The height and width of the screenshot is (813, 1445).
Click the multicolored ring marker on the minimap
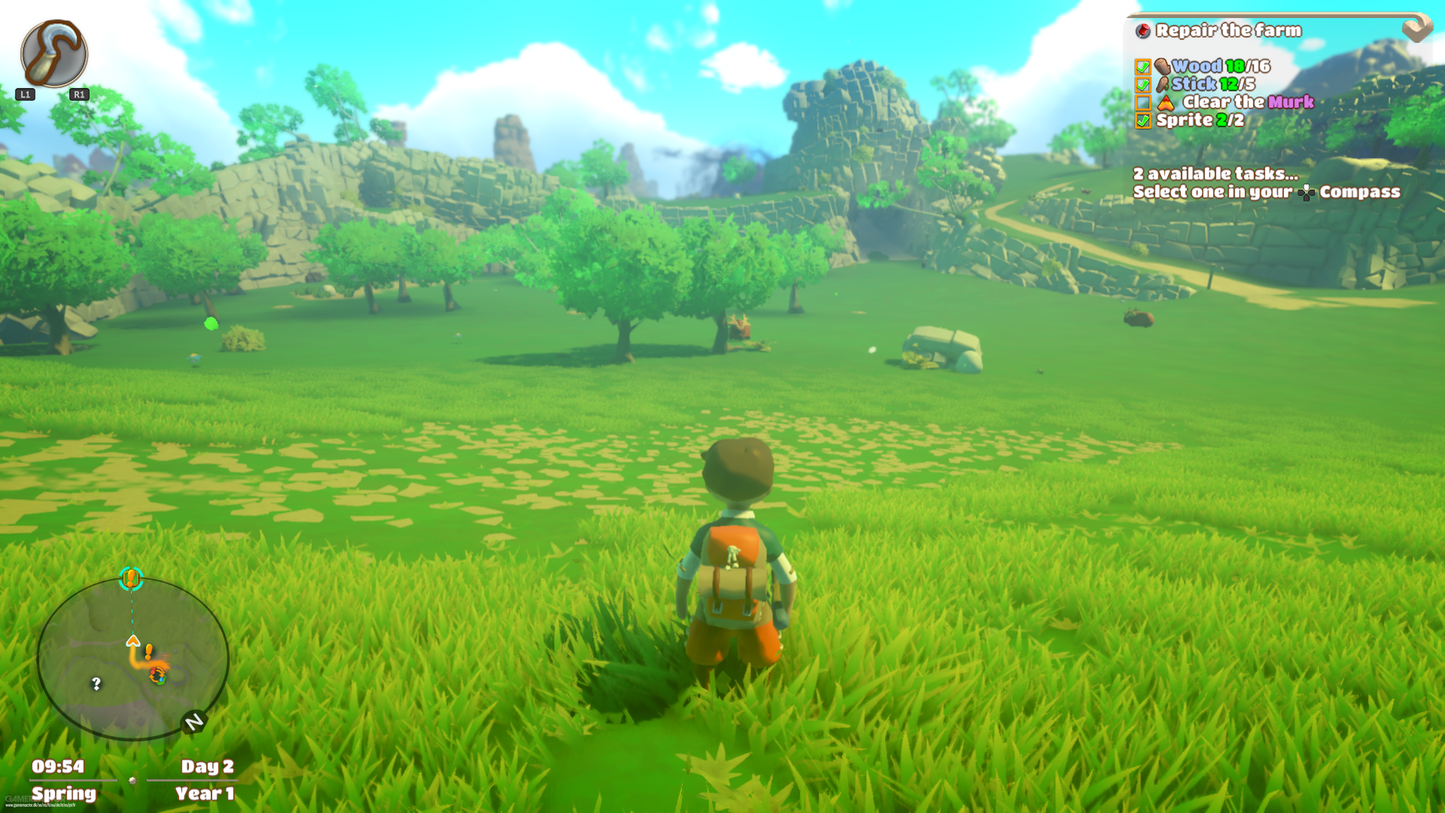pos(157,677)
